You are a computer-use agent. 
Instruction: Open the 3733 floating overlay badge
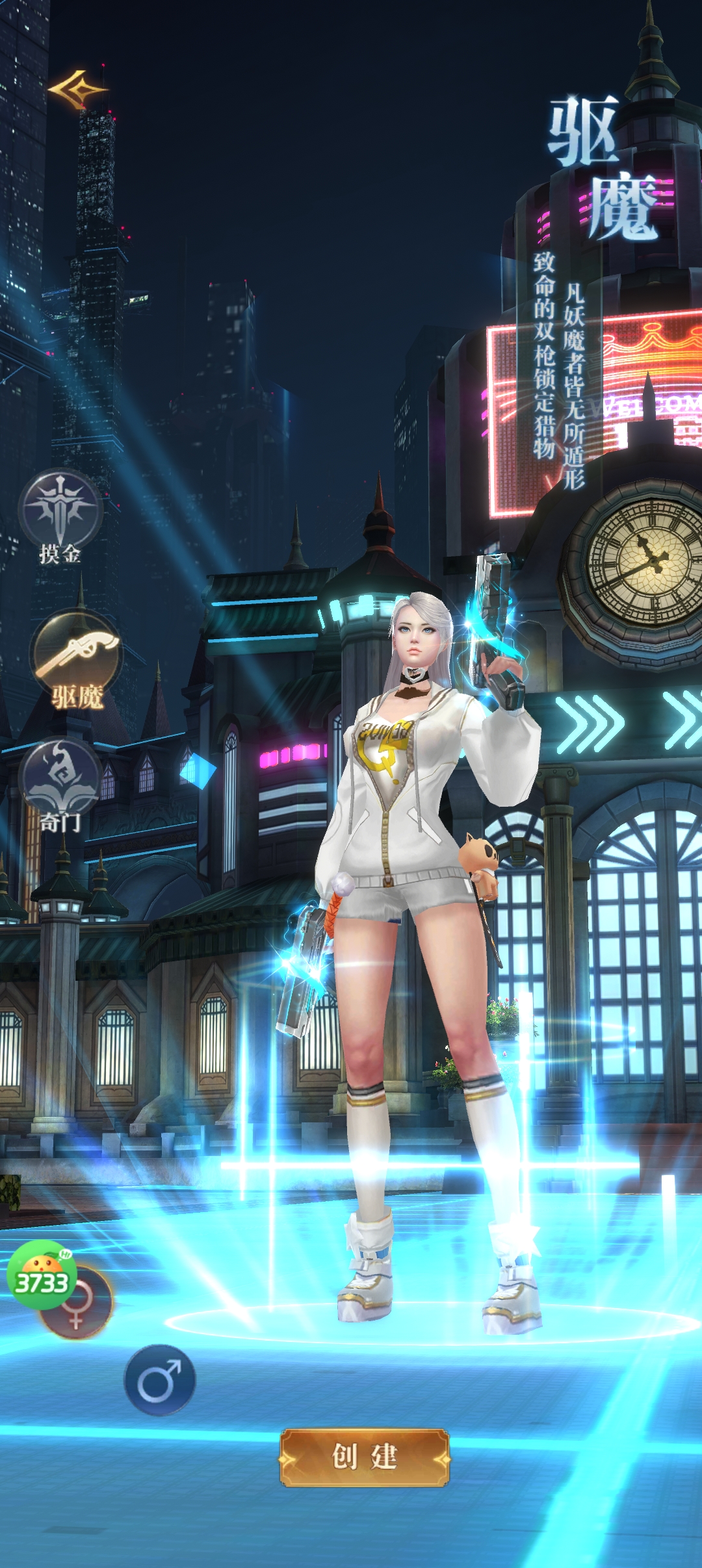click(x=40, y=1273)
